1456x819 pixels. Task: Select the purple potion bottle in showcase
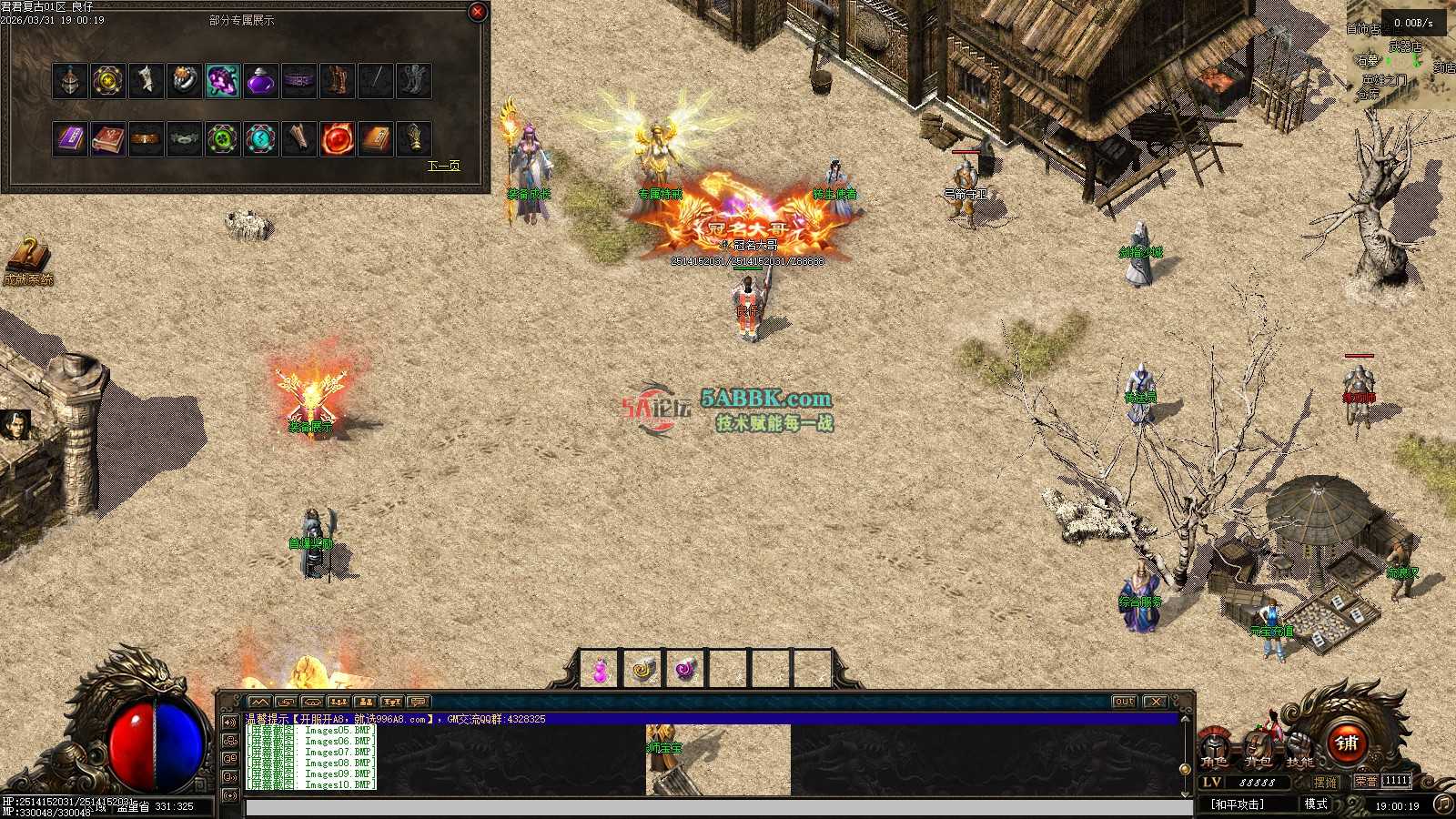pos(261,81)
